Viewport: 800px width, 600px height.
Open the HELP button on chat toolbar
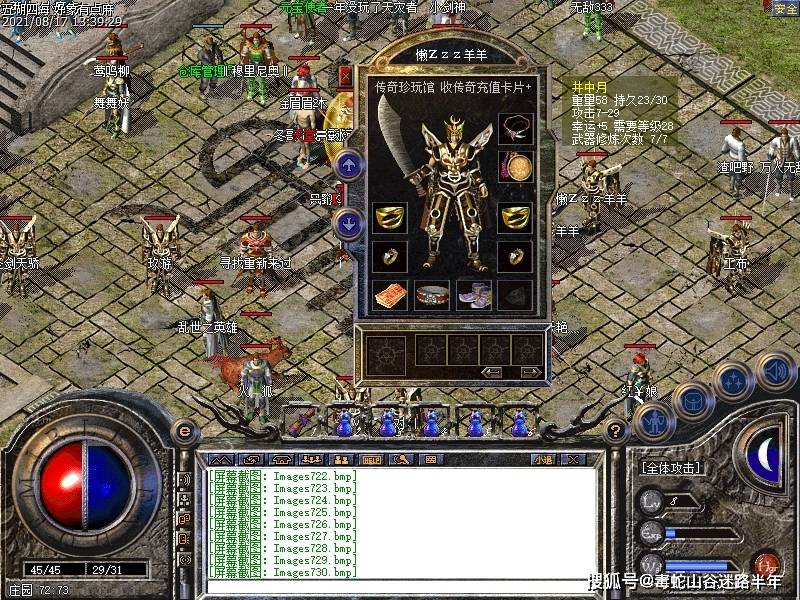pos(372,460)
